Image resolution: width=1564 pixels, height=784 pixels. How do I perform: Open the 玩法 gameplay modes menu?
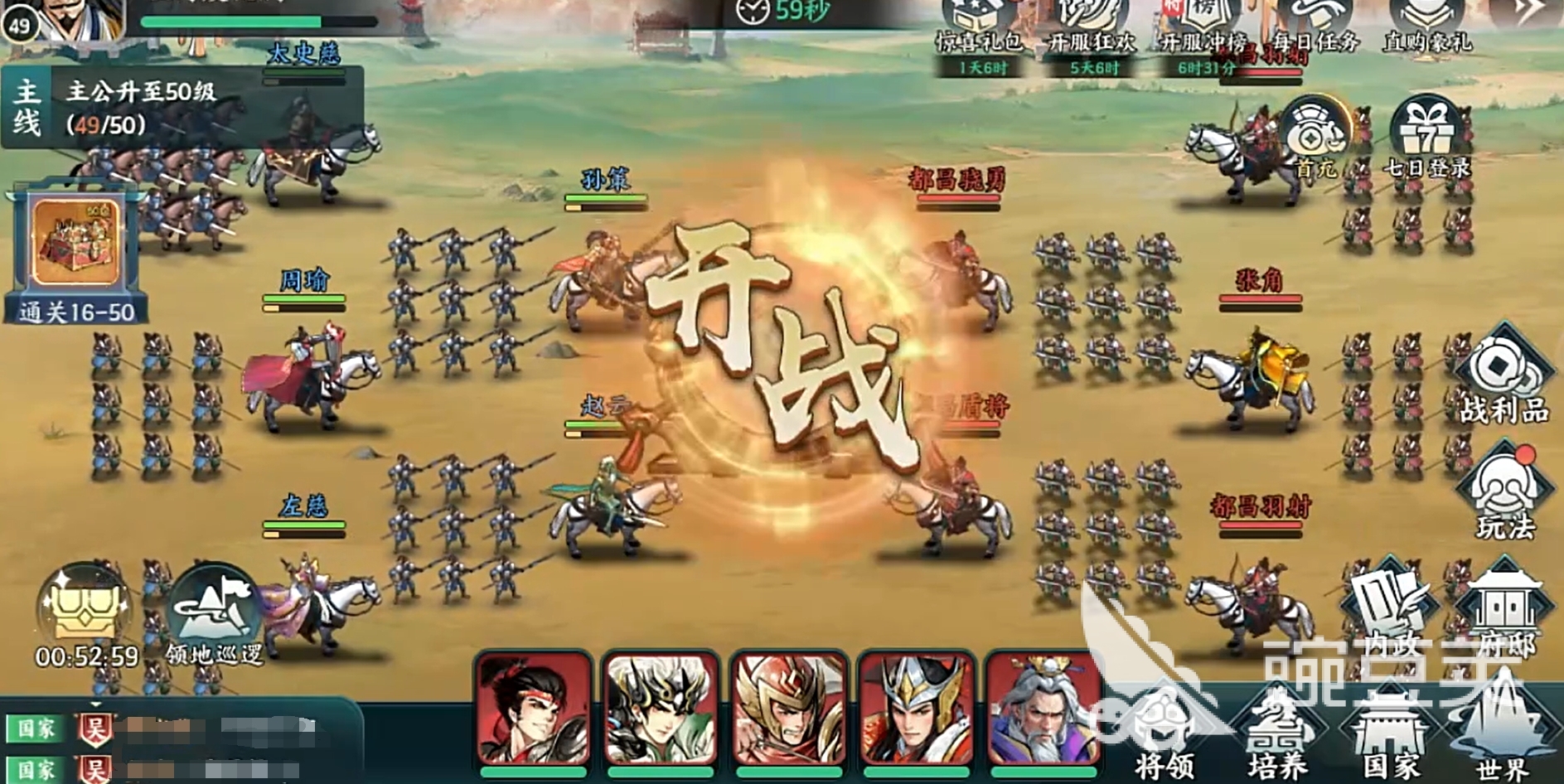[x=1503, y=493]
